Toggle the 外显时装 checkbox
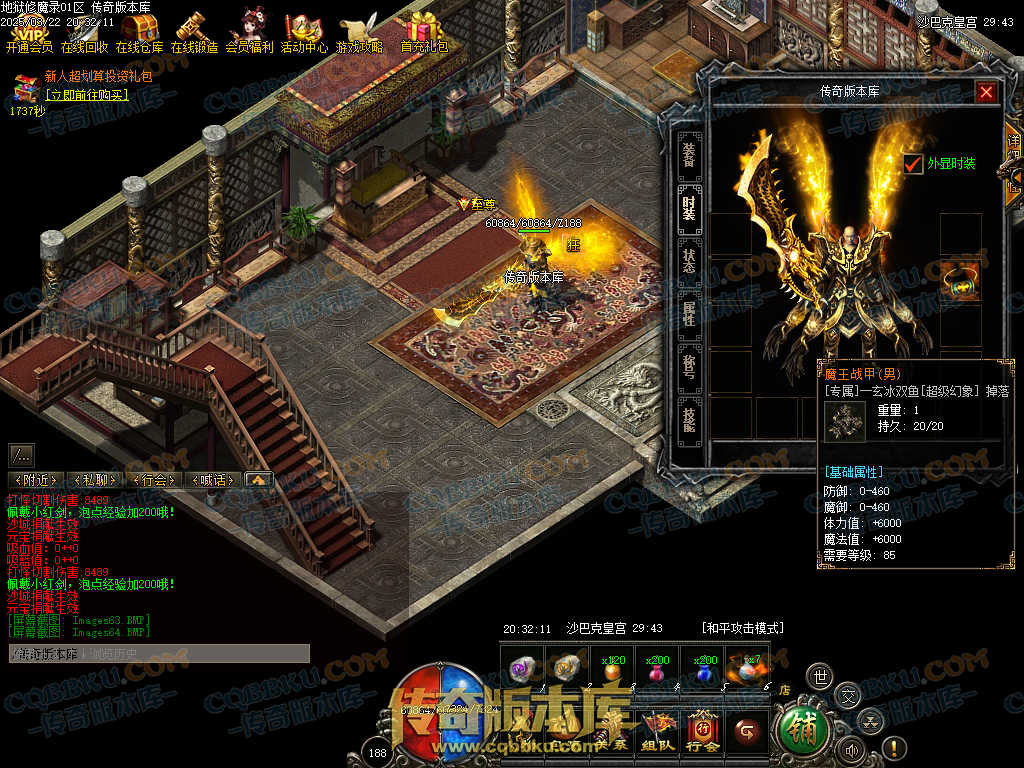Screen dimensions: 1024x768 913,164
